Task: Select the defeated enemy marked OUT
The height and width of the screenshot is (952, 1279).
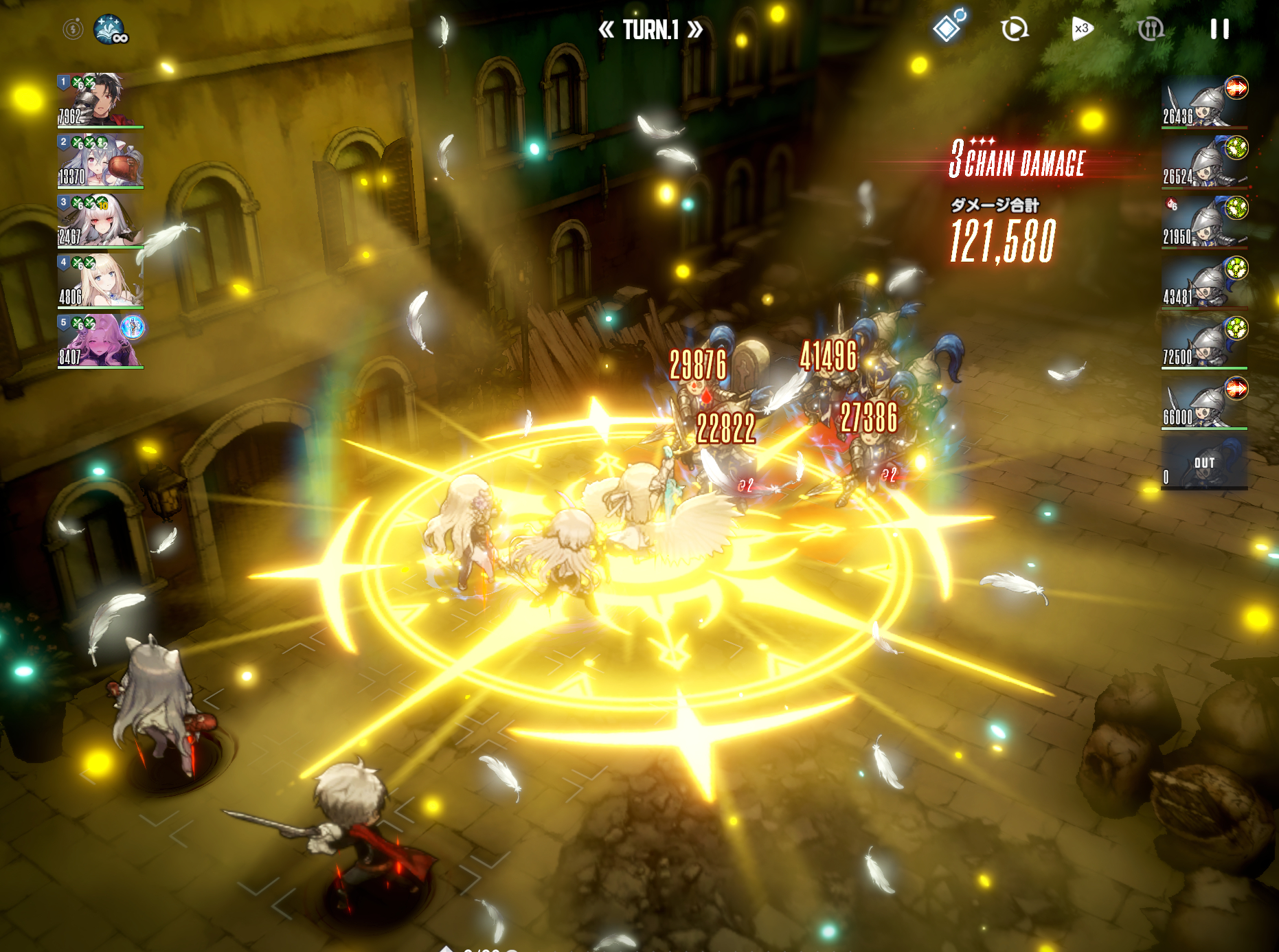Action: (x=1204, y=464)
